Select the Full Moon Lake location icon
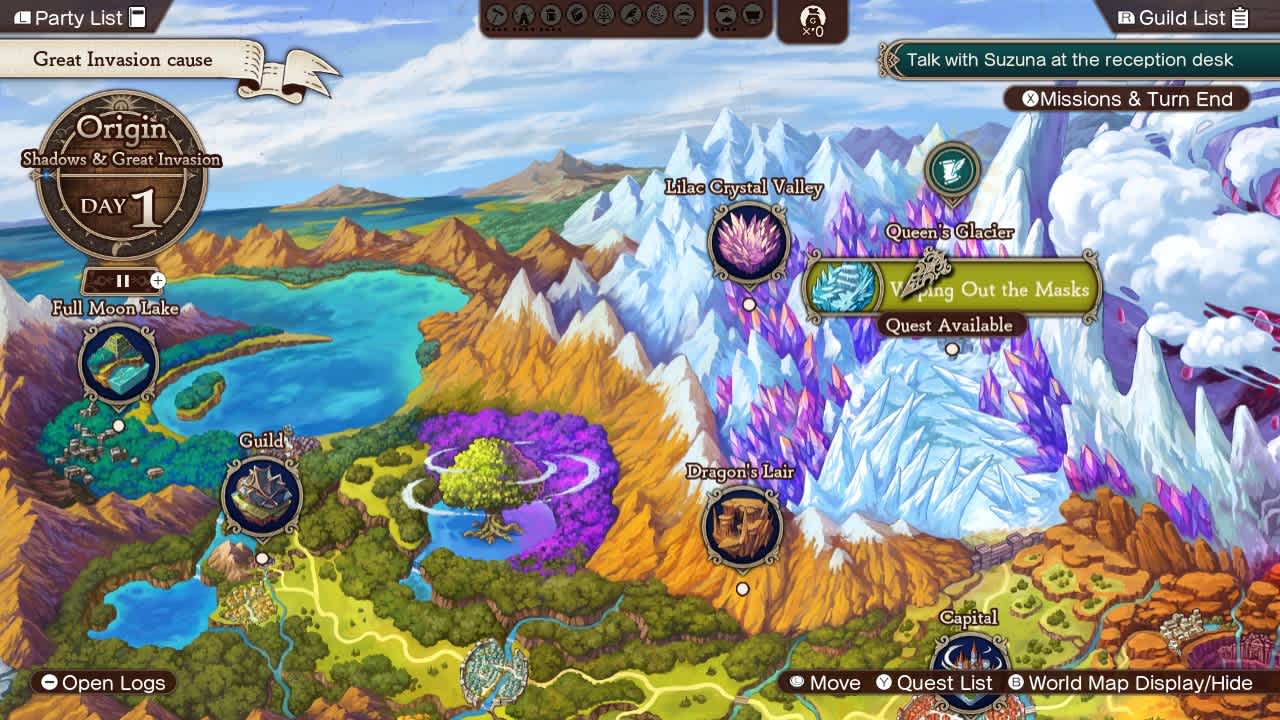This screenshot has height=720, width=1280. [117, 363]
